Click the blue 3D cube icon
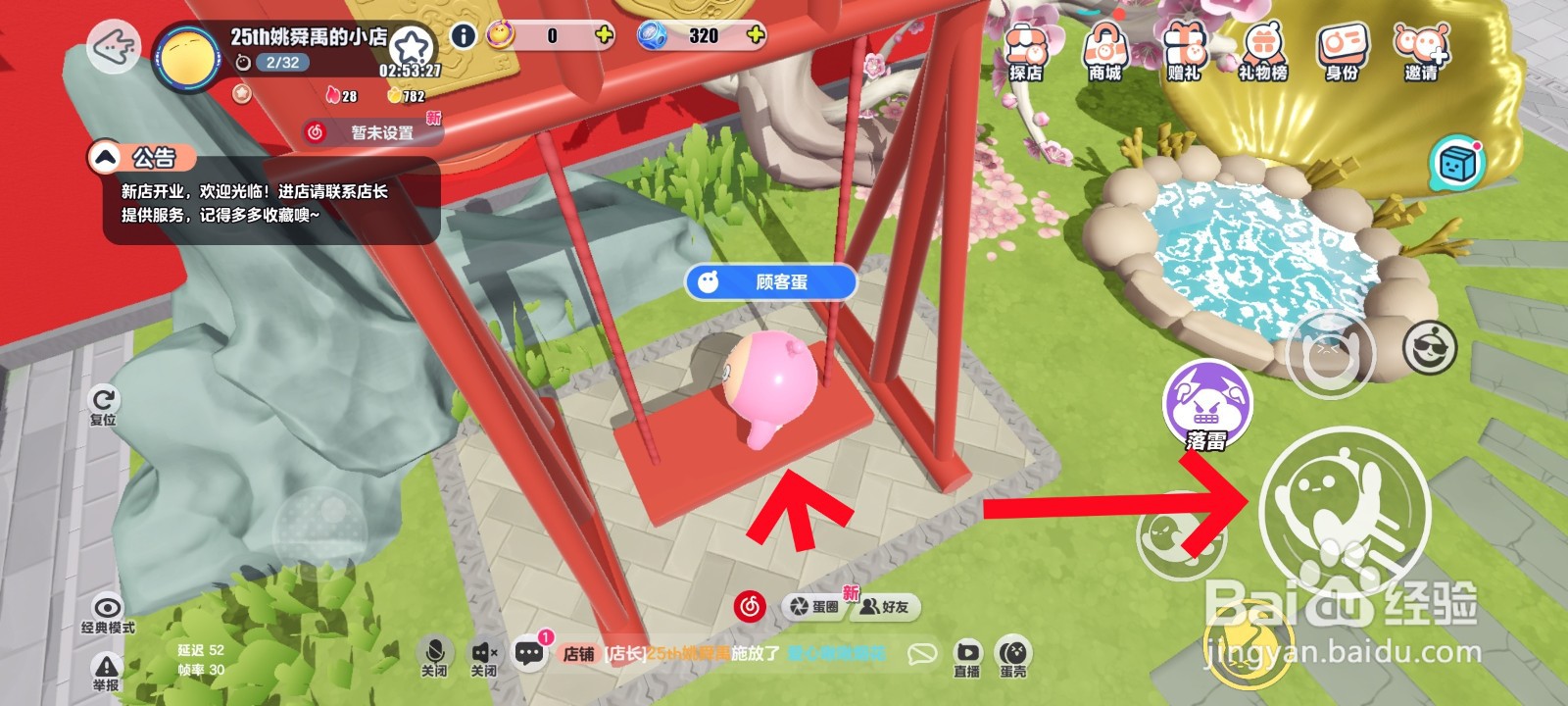The image size is (1568, 706). click(x=1456, y=160)
